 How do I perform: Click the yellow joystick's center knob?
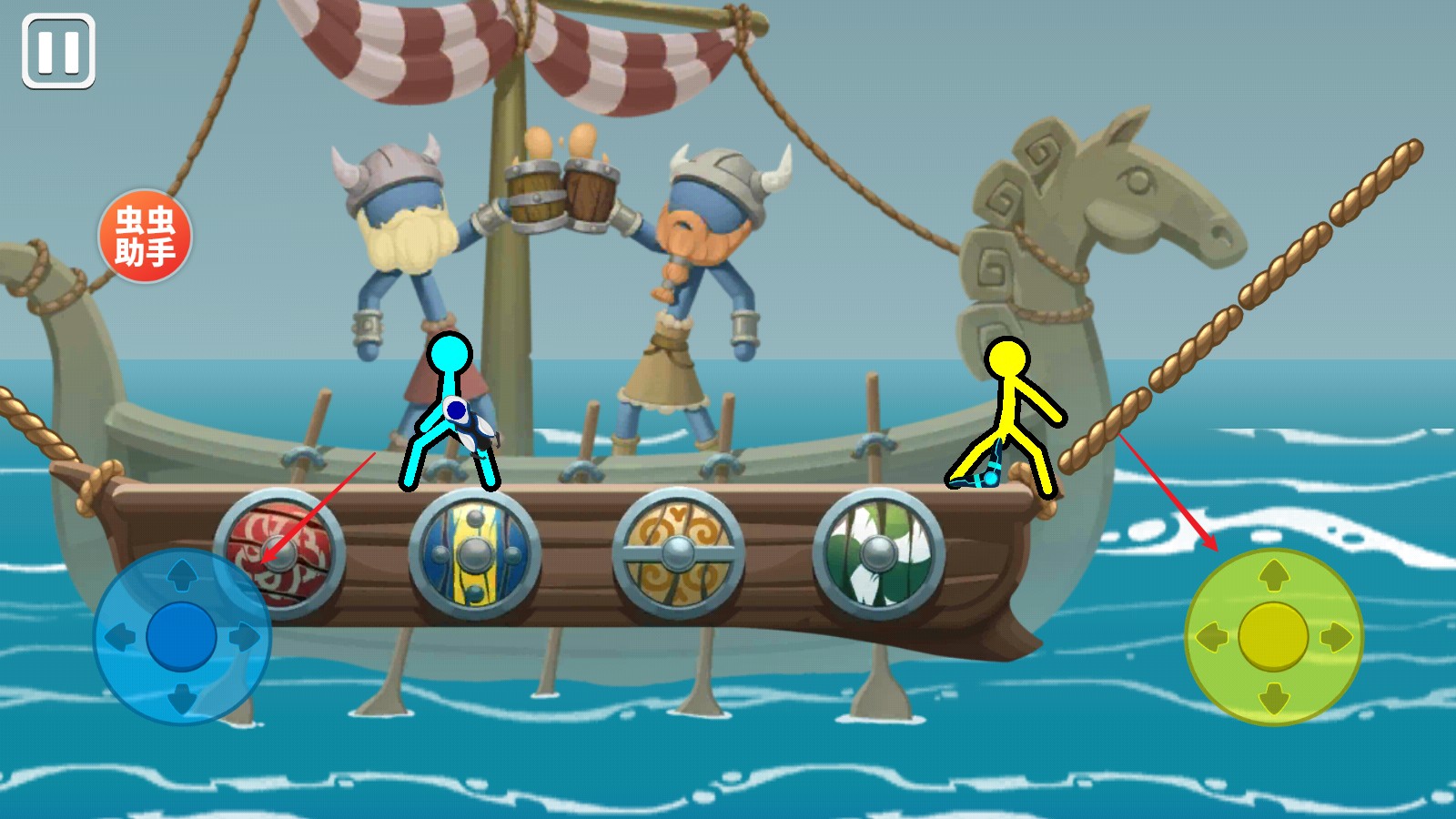click(1273, 636)
